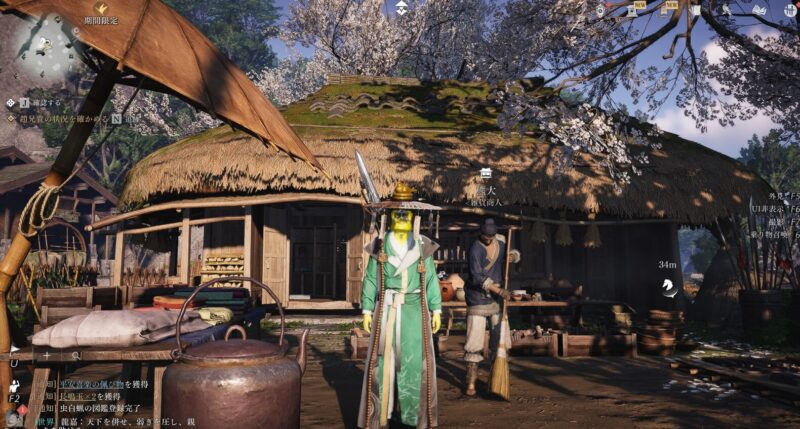Image resolution: width=800 pixels, height=429 pixels.
Task: Click the 34m distance waypoint marker
Action: pos(668,287)
